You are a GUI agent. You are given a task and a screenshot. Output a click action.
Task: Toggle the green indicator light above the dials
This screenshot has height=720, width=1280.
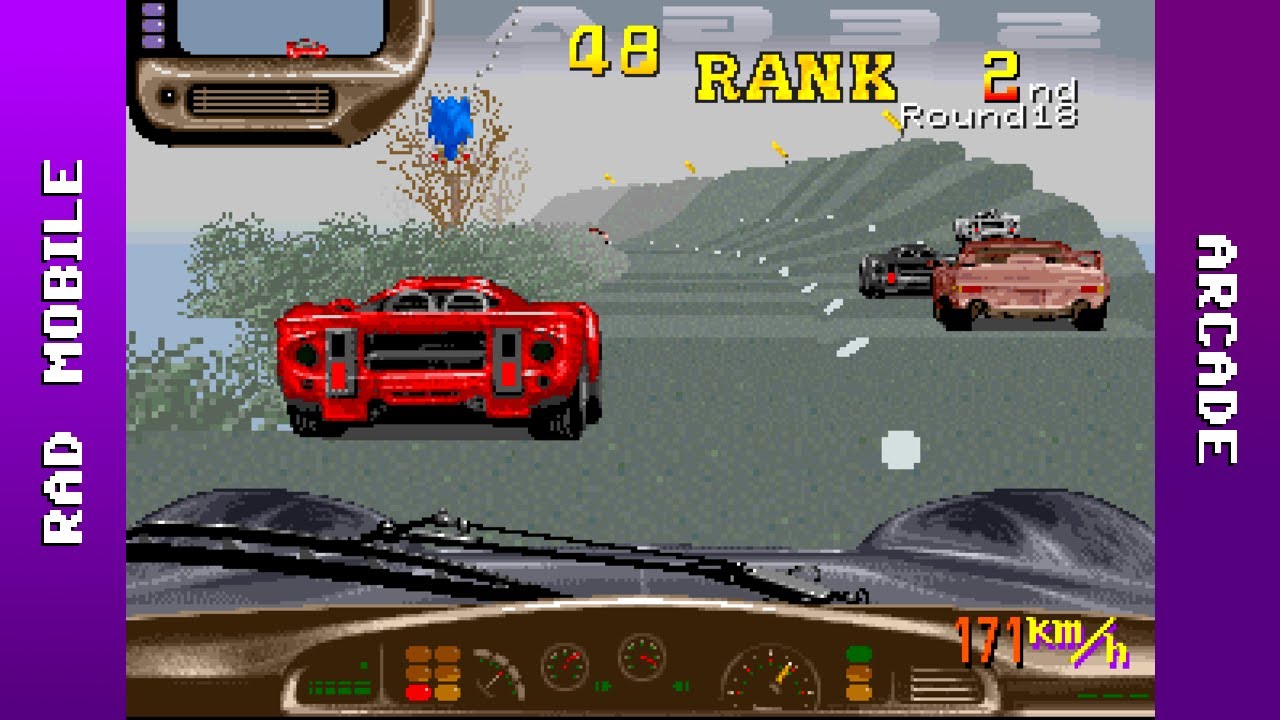click(x=859, y=653)
